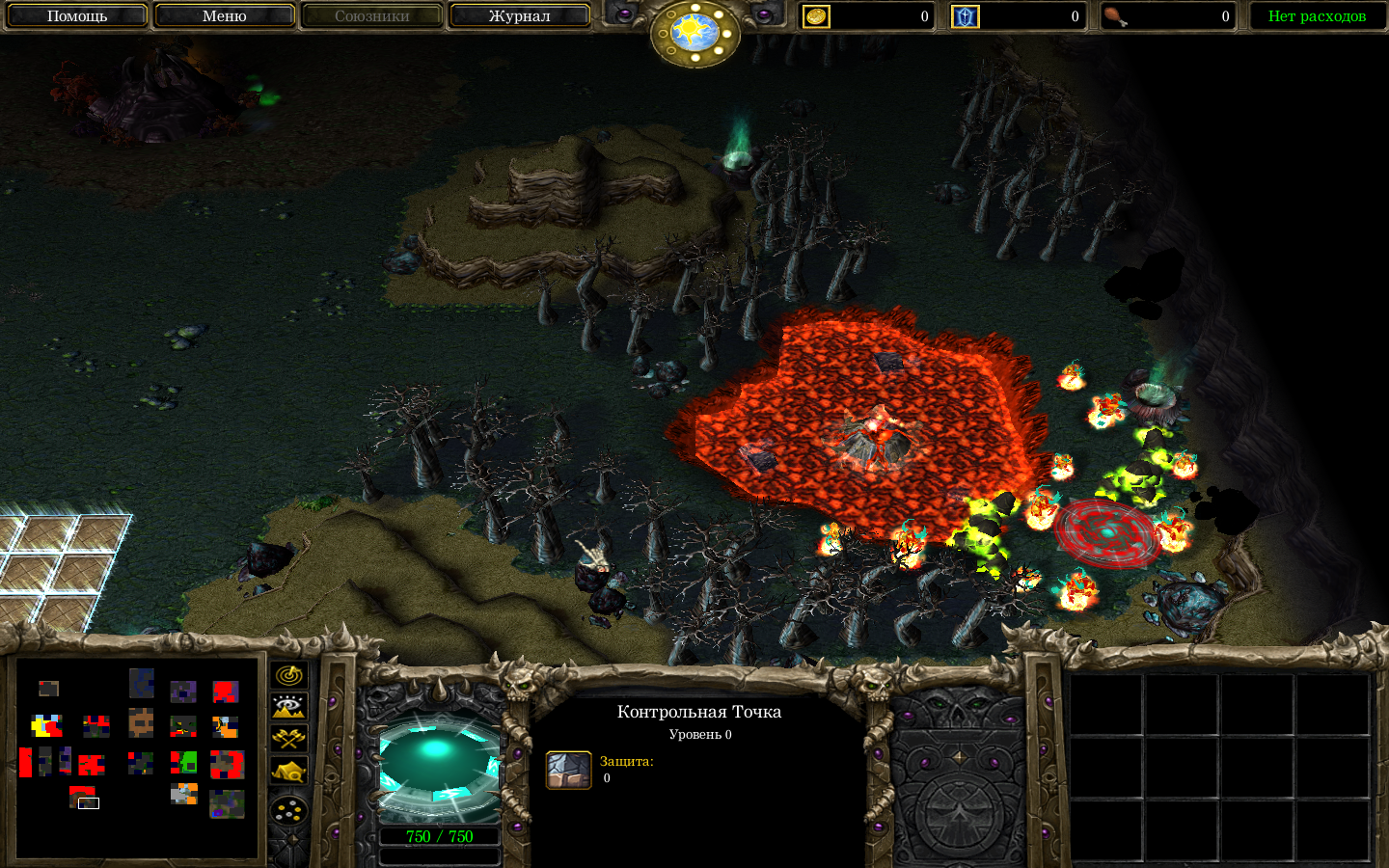This screenshot has width=1389, height=868.
Task: Open the Помощь help menu
Action: point(77,16)
